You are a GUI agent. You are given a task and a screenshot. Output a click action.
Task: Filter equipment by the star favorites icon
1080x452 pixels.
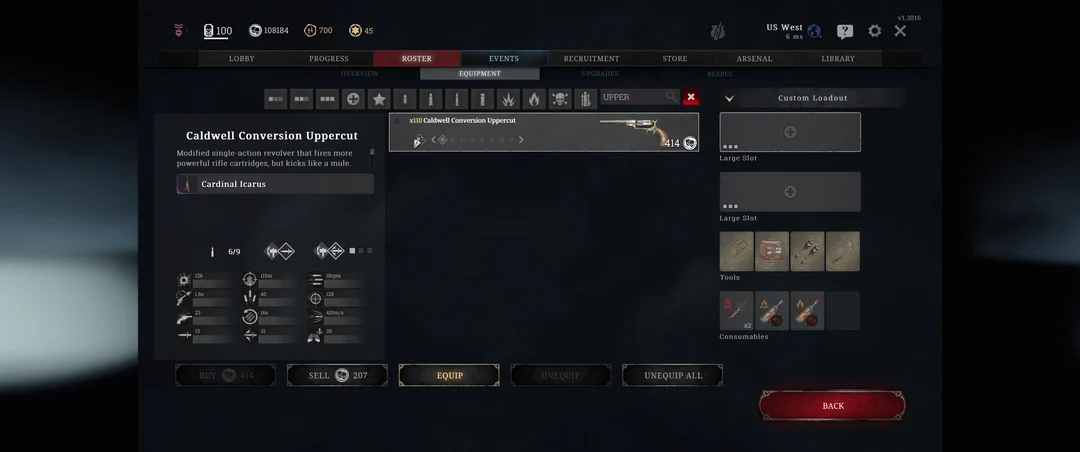point(379,99)
